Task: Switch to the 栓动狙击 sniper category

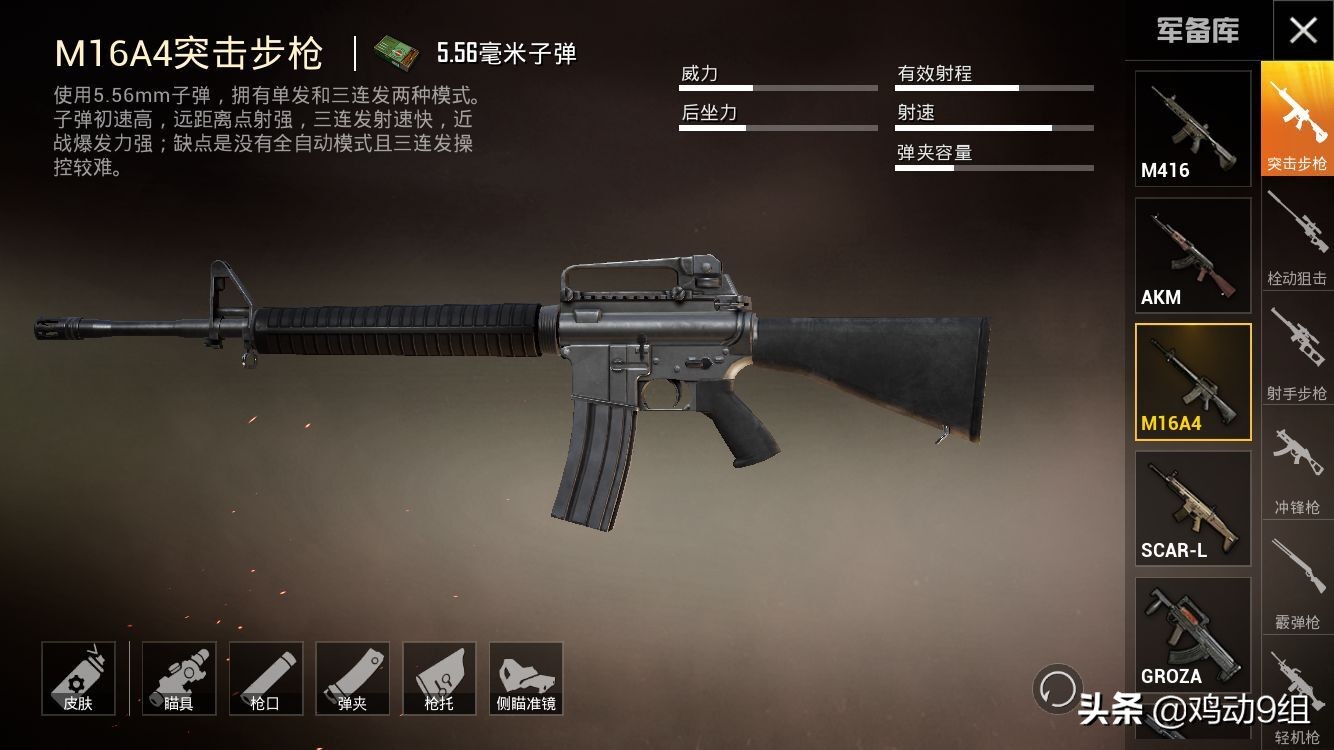Action: pos(1296,234)
